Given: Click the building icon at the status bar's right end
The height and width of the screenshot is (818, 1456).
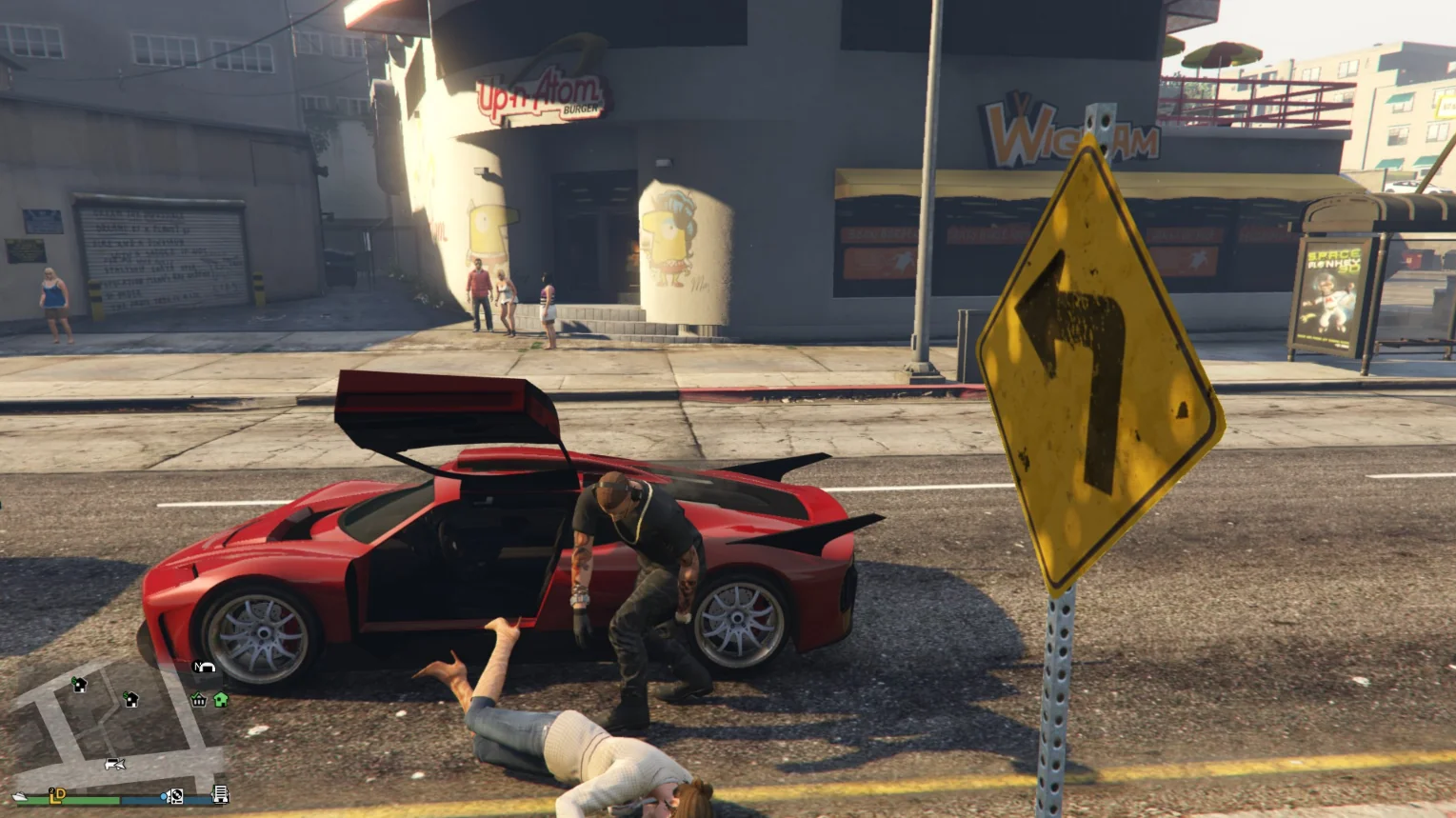Looking at the screenshot, I should click(x=221, y=795).
